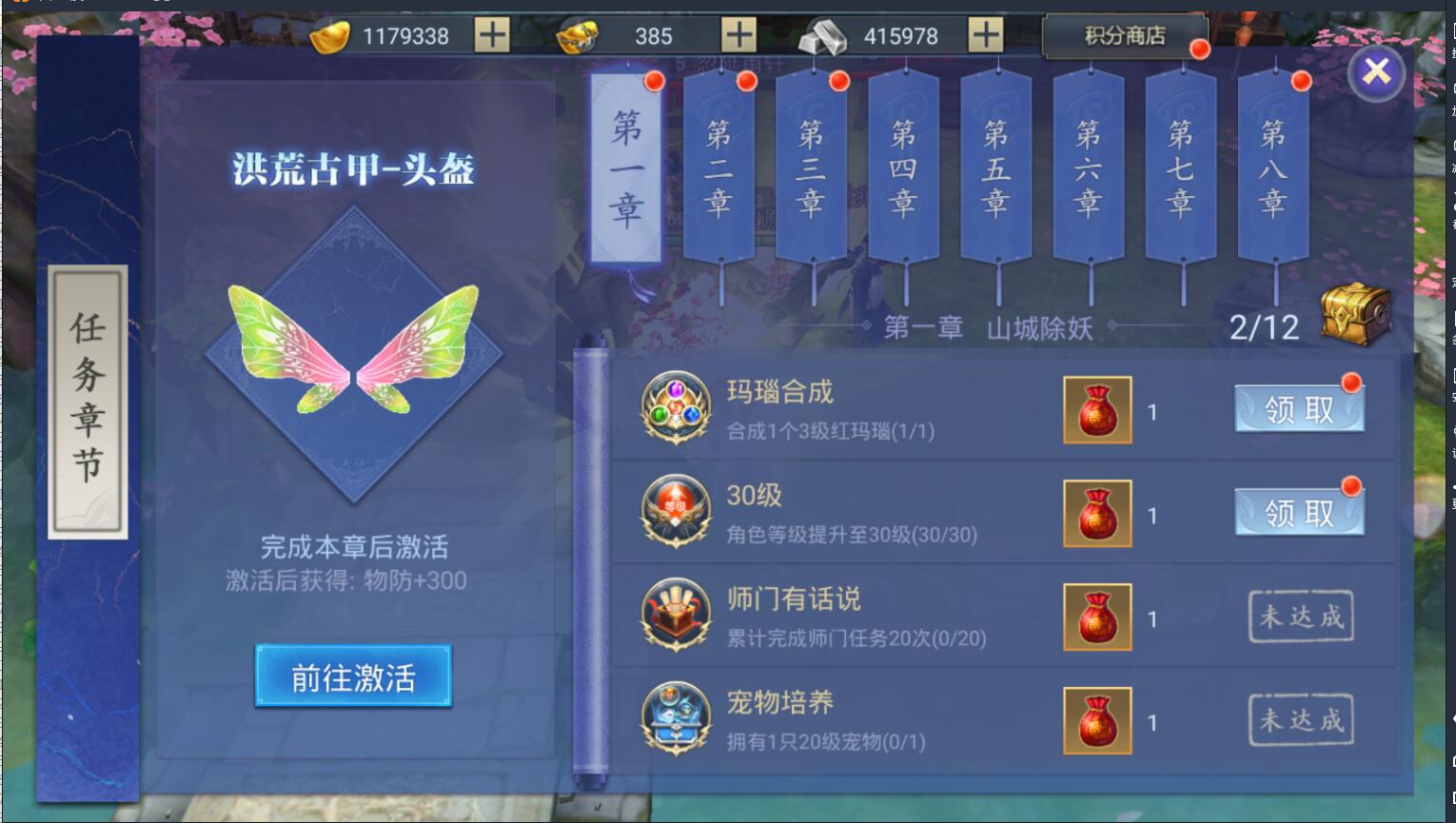
Task: Open chapter 第八章 banner
Action: point(1273,171)
